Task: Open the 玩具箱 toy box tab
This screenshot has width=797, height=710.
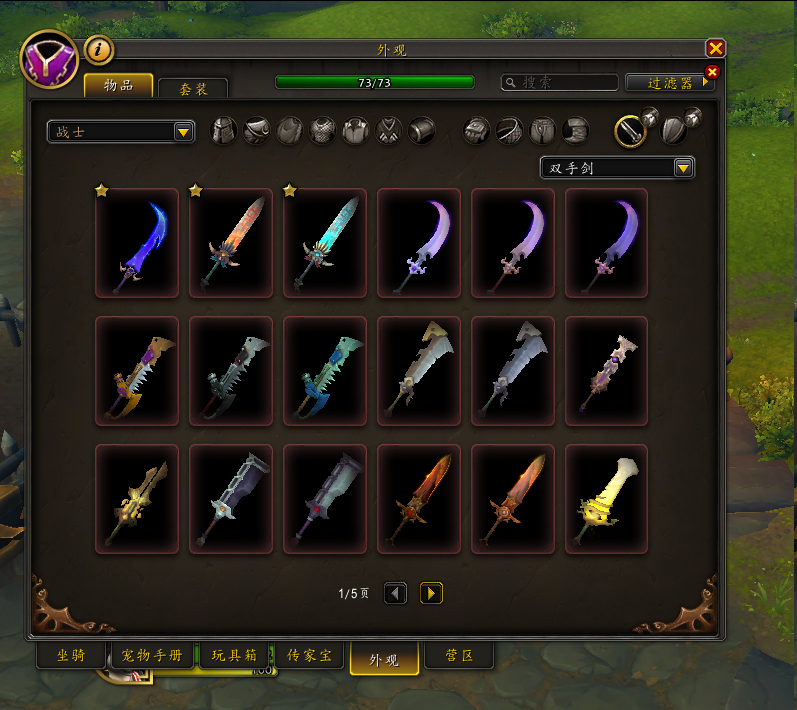Action: coord(235,657)
